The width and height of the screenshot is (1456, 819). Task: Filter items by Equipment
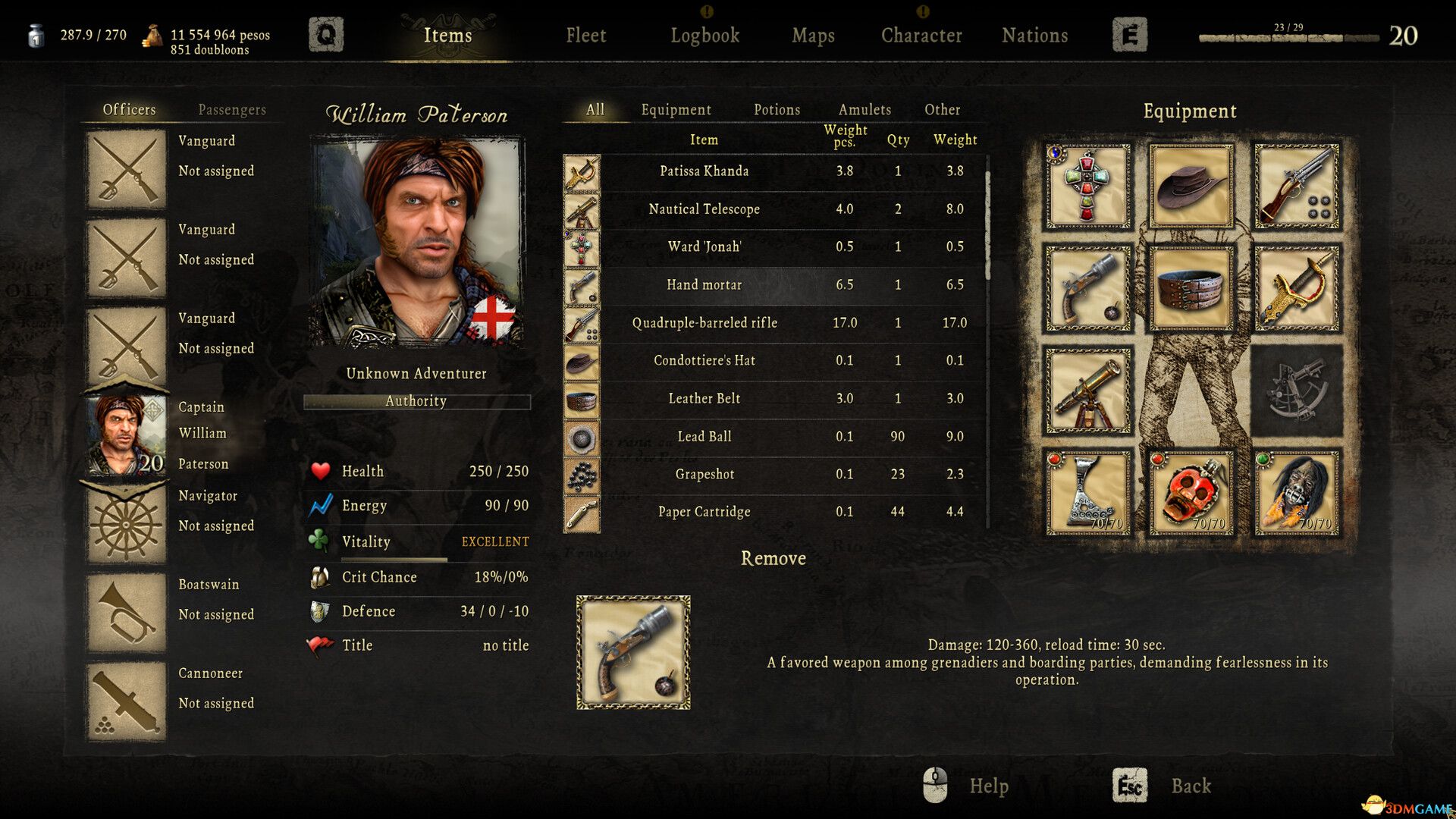(x=676, y=110)
